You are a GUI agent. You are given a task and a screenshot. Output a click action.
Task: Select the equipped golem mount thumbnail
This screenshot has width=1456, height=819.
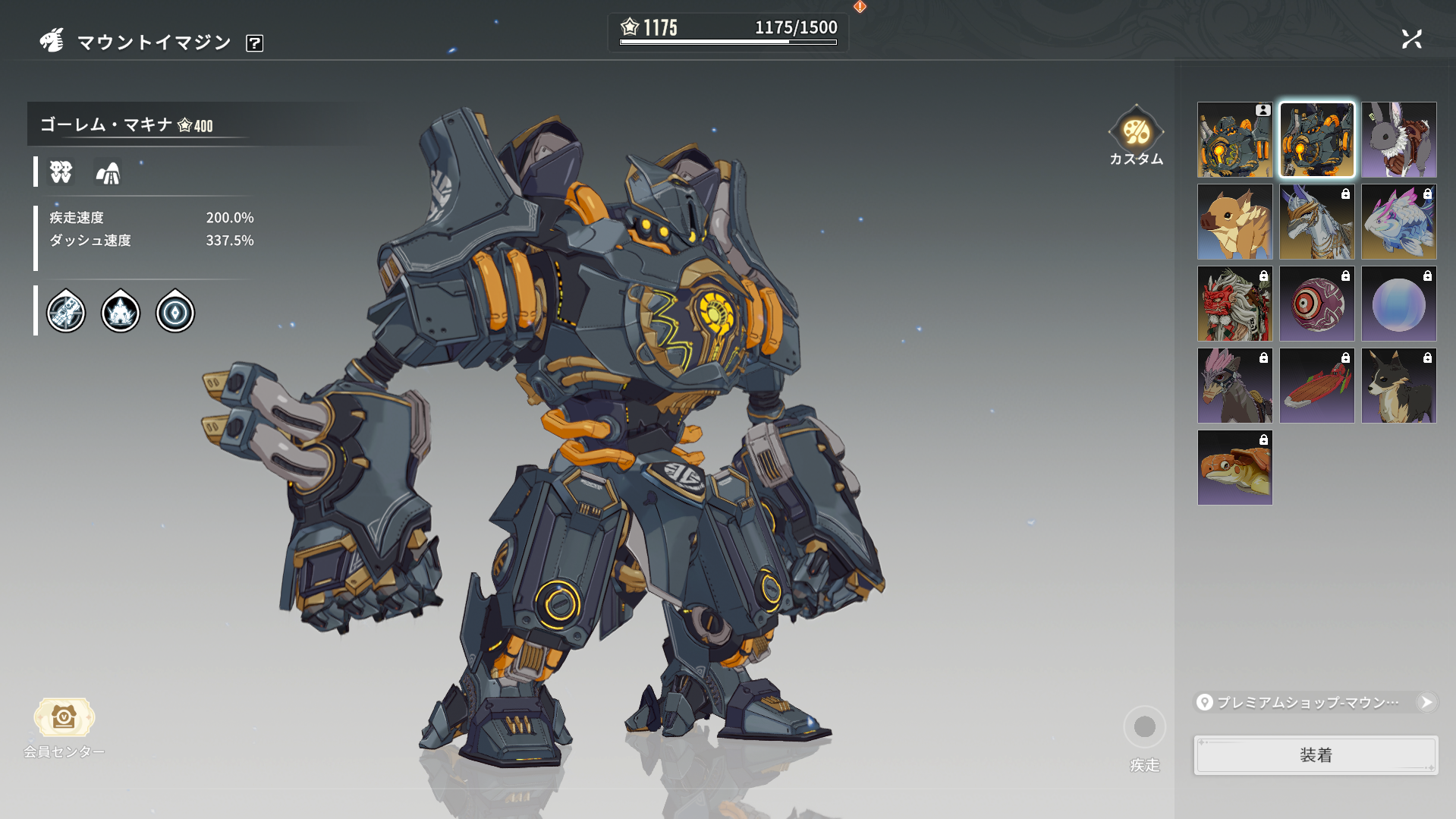pos(1234,140)
